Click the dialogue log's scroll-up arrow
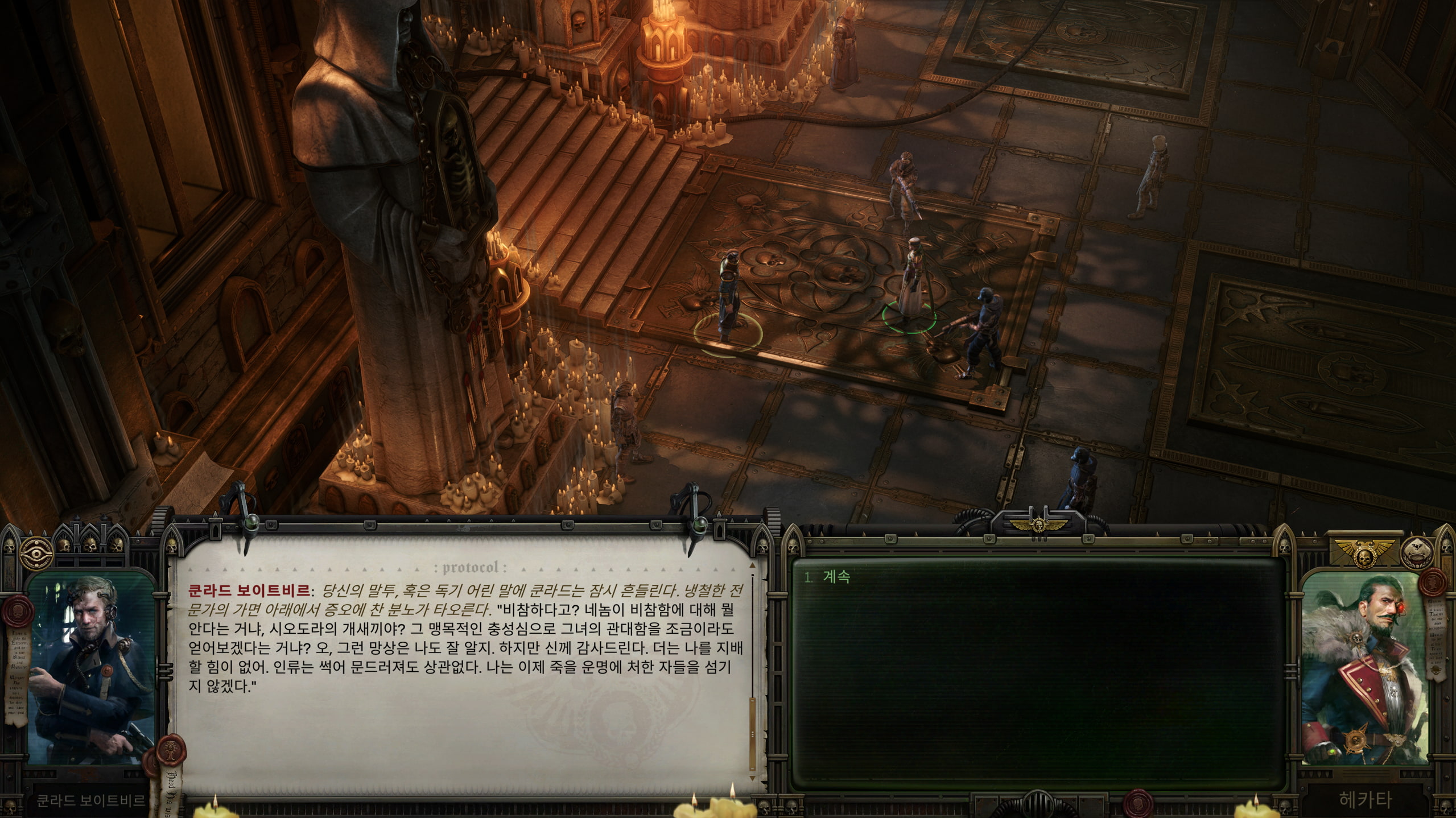Image resolution: width=1456 pixels, height=818 pixels. (x=753, y=566)
